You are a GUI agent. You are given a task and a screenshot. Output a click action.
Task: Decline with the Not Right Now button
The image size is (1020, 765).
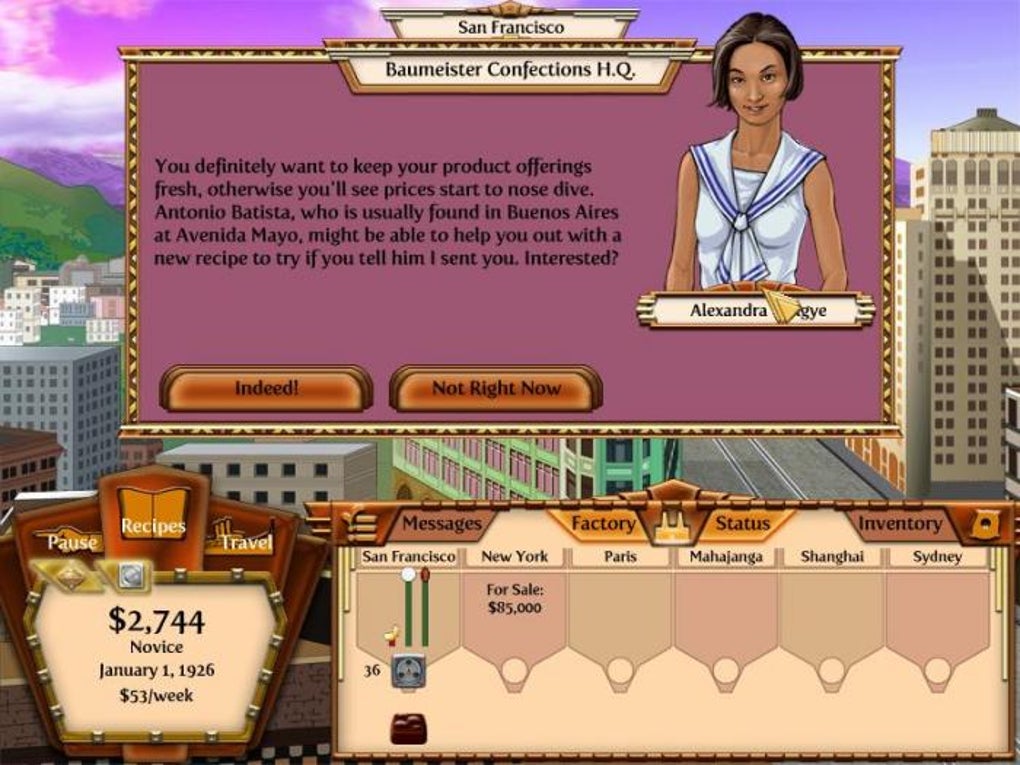point(496,388)
